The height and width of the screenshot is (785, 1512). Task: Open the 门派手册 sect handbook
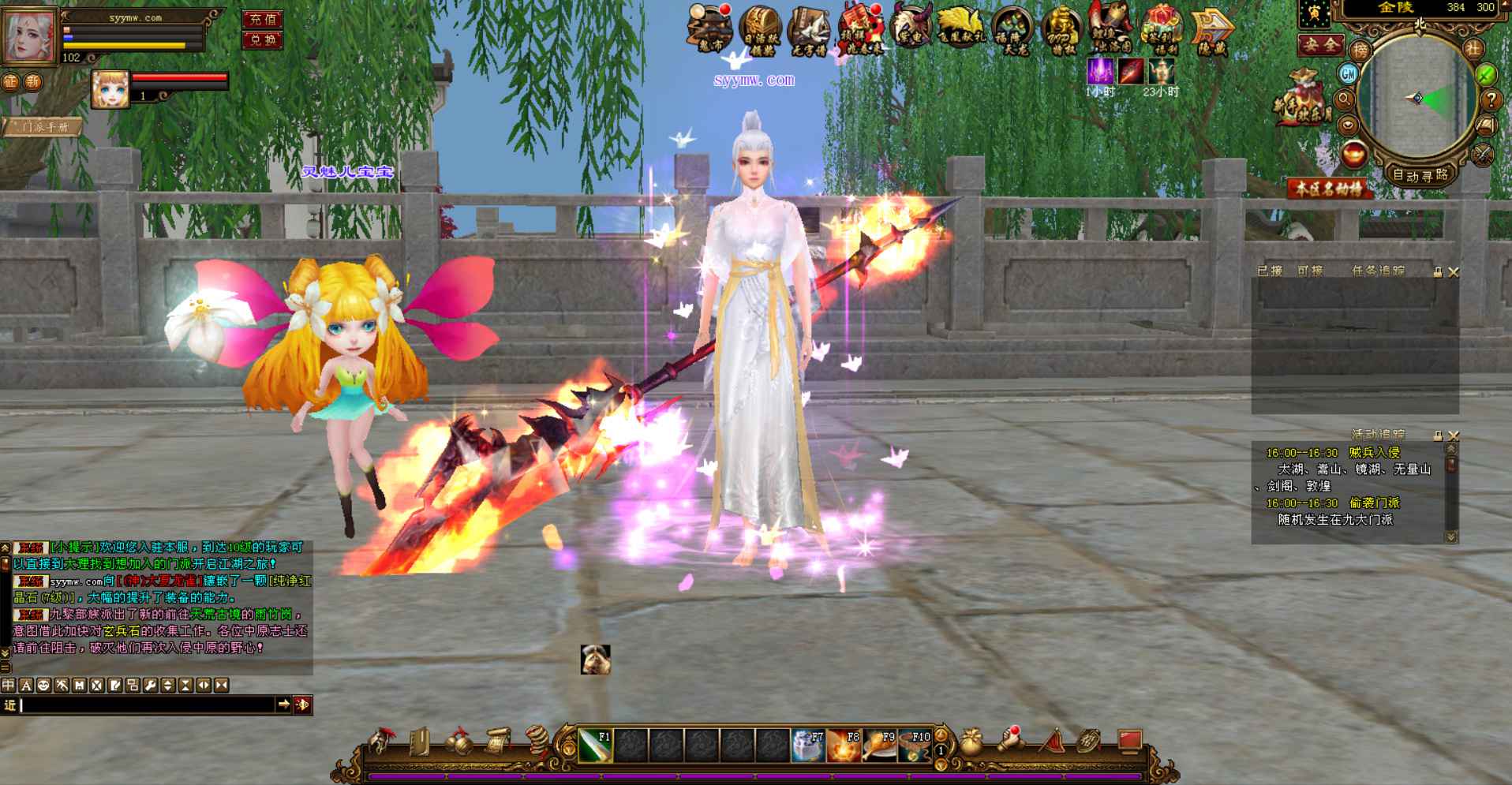[x=44, y=127]
